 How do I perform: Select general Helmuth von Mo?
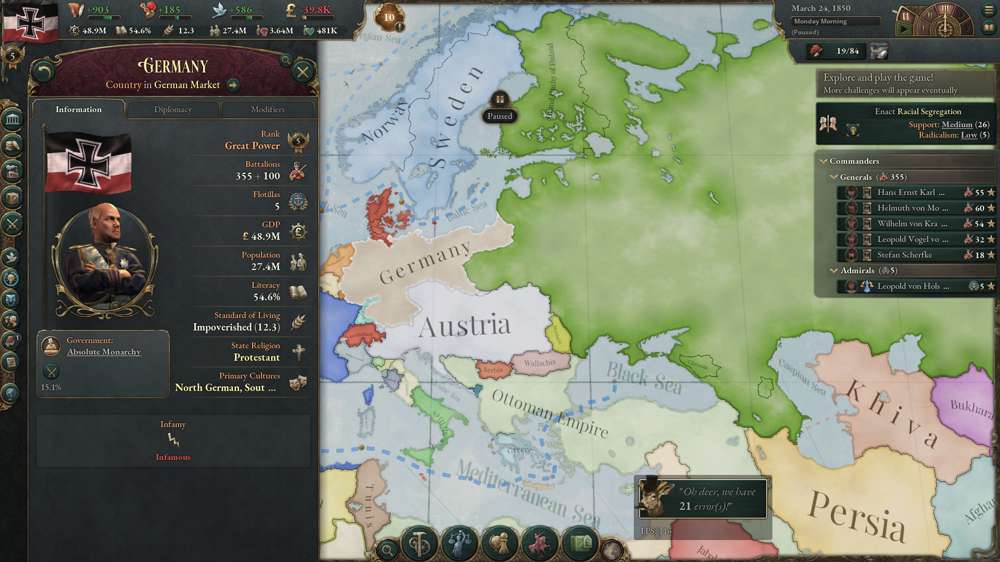pos(906,208)
